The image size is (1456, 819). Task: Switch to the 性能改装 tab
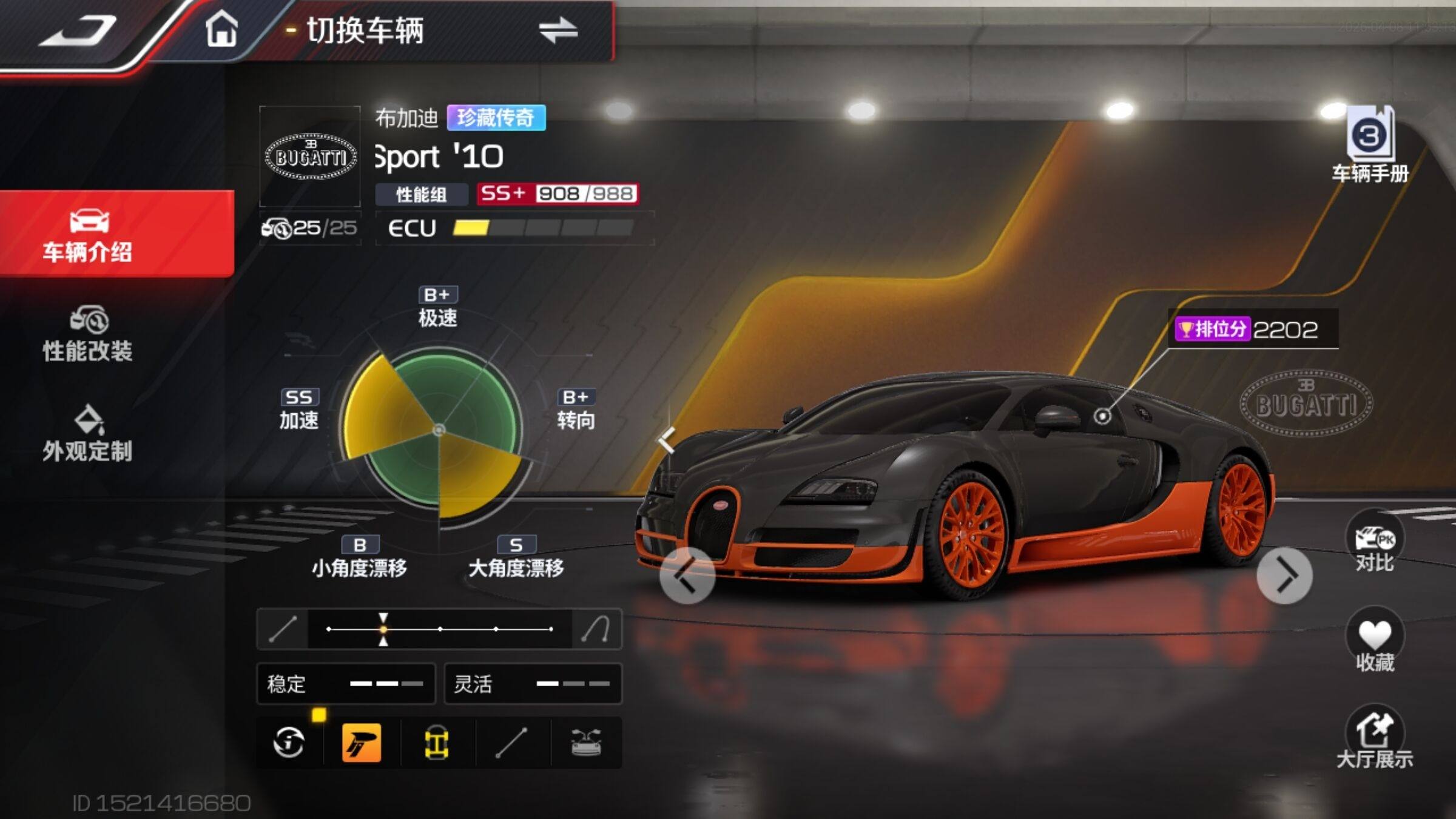[x=88, y=334]
